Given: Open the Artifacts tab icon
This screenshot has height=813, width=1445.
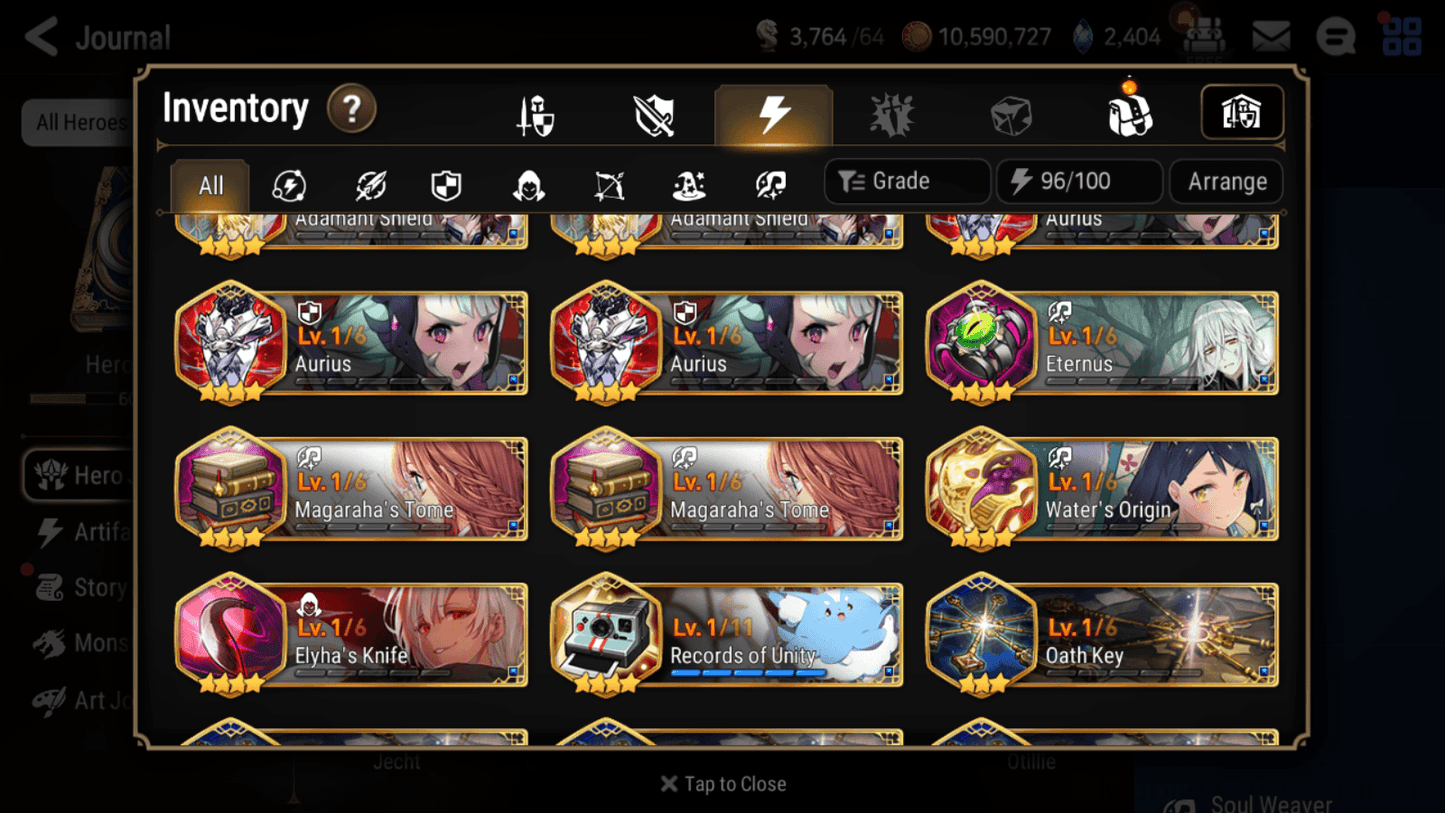Looking at the screenshot, I should (x=774, y=114).
